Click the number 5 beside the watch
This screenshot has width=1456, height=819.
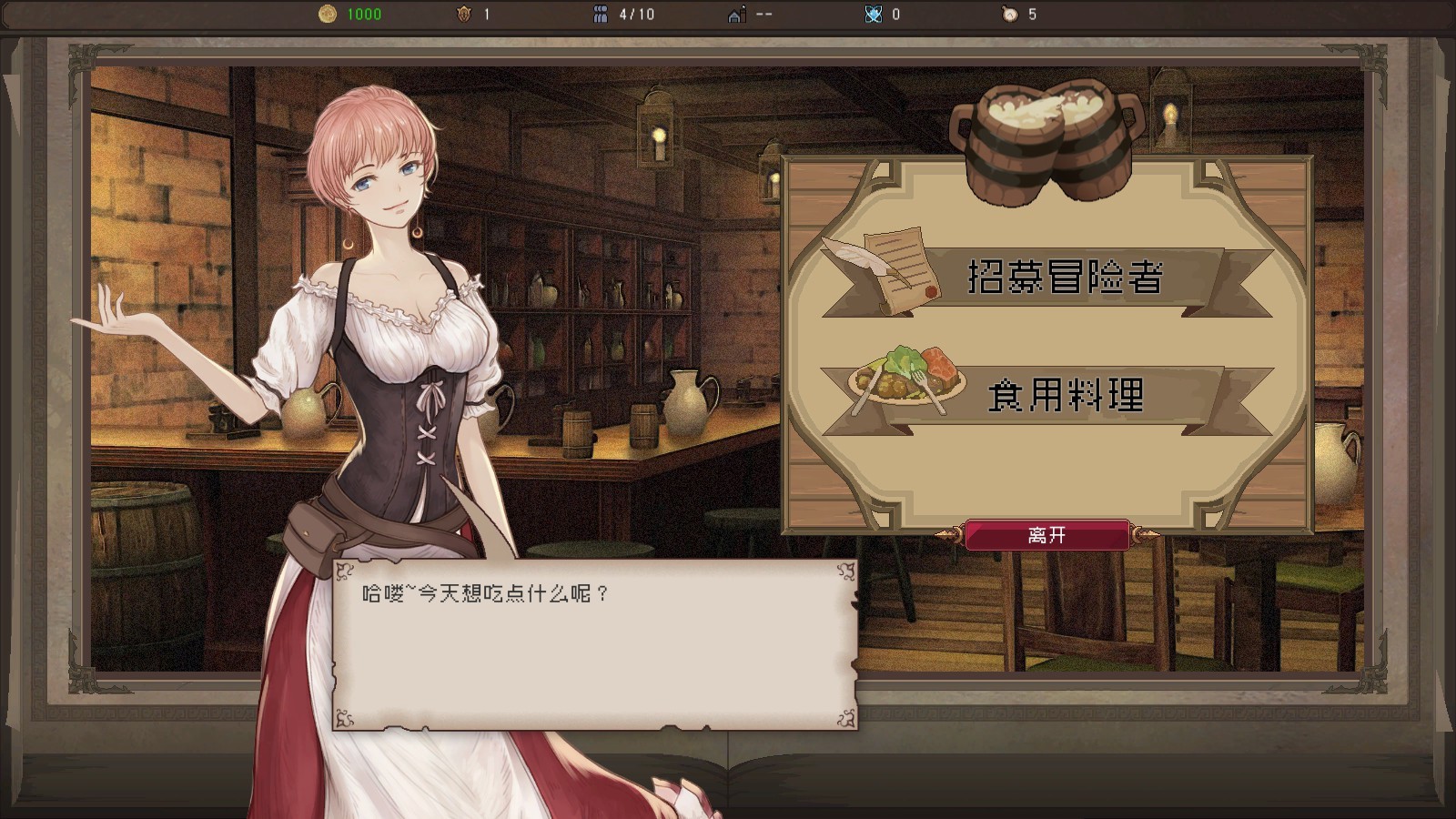pos(1034,14)
